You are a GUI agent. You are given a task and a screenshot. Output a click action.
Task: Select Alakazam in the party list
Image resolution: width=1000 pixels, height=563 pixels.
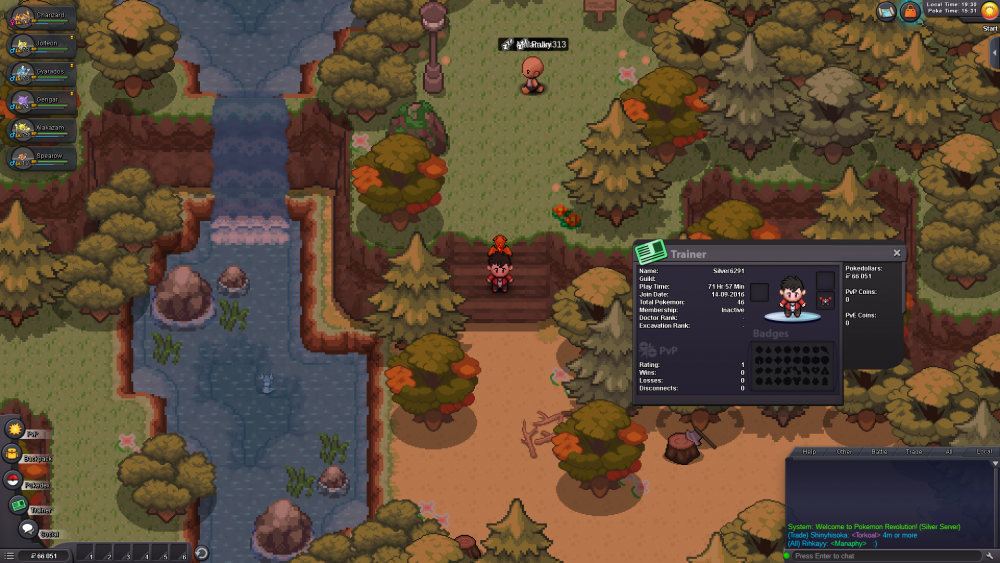point(38,130)
